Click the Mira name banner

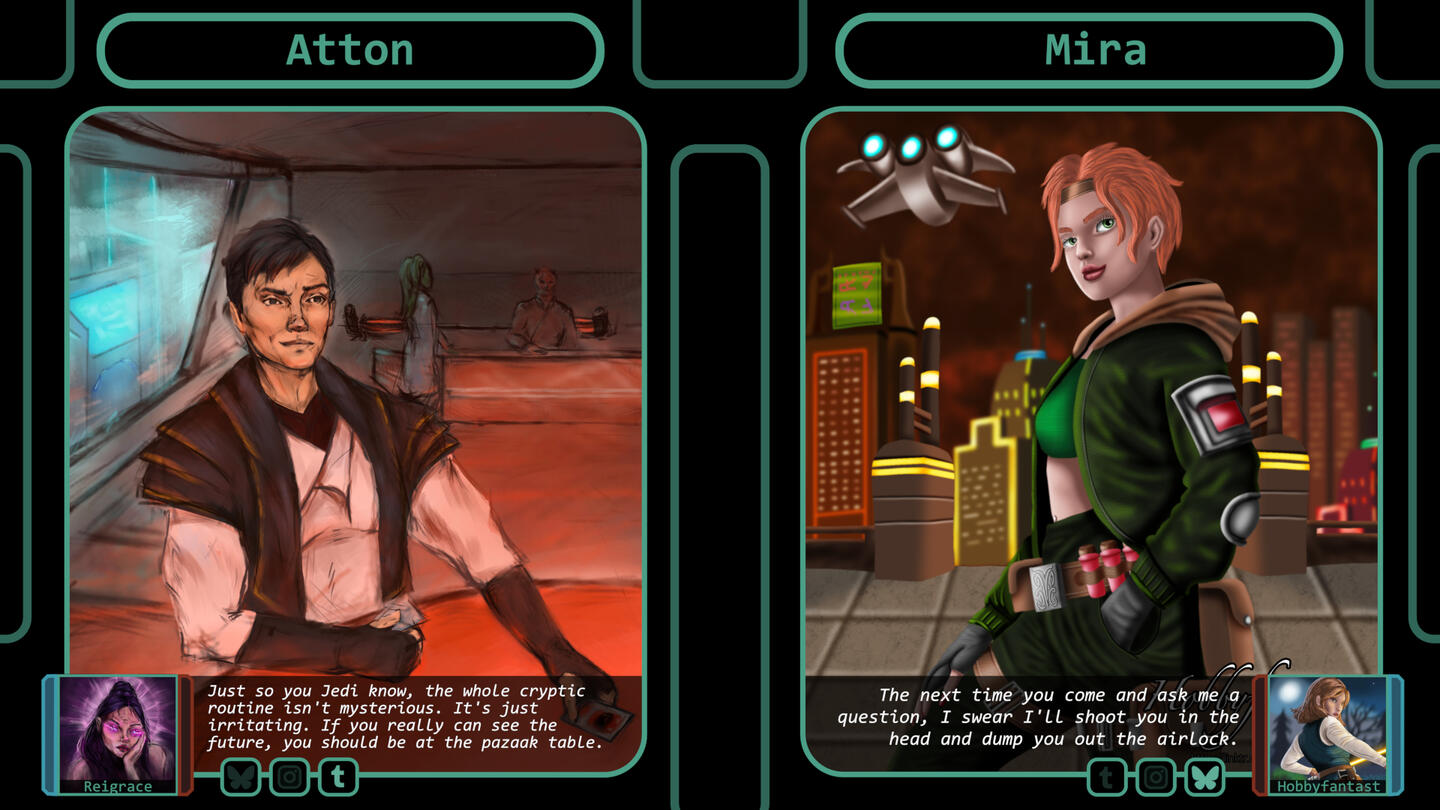(1089, 51)
